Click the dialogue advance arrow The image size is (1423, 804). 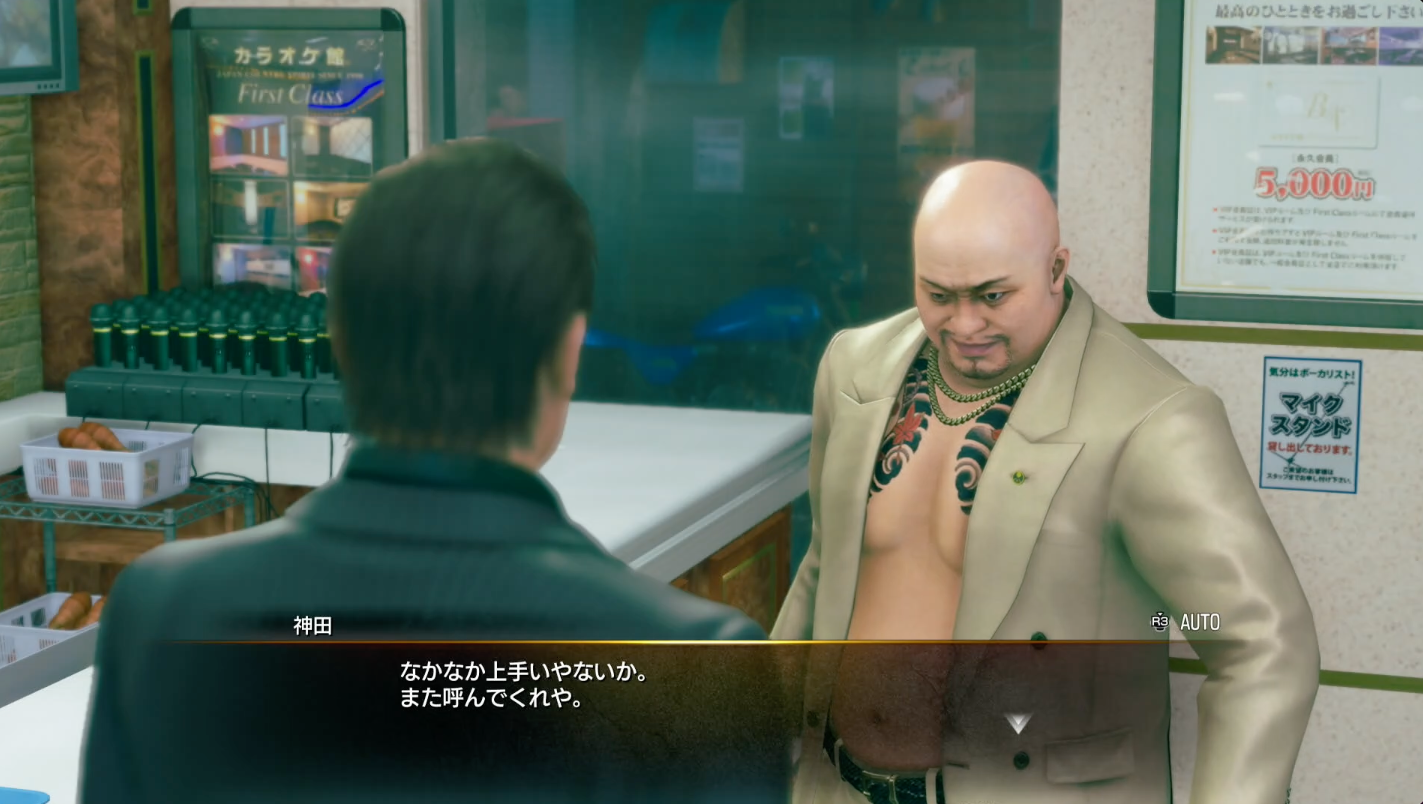pyautogui.click(x=1017, y=724)
